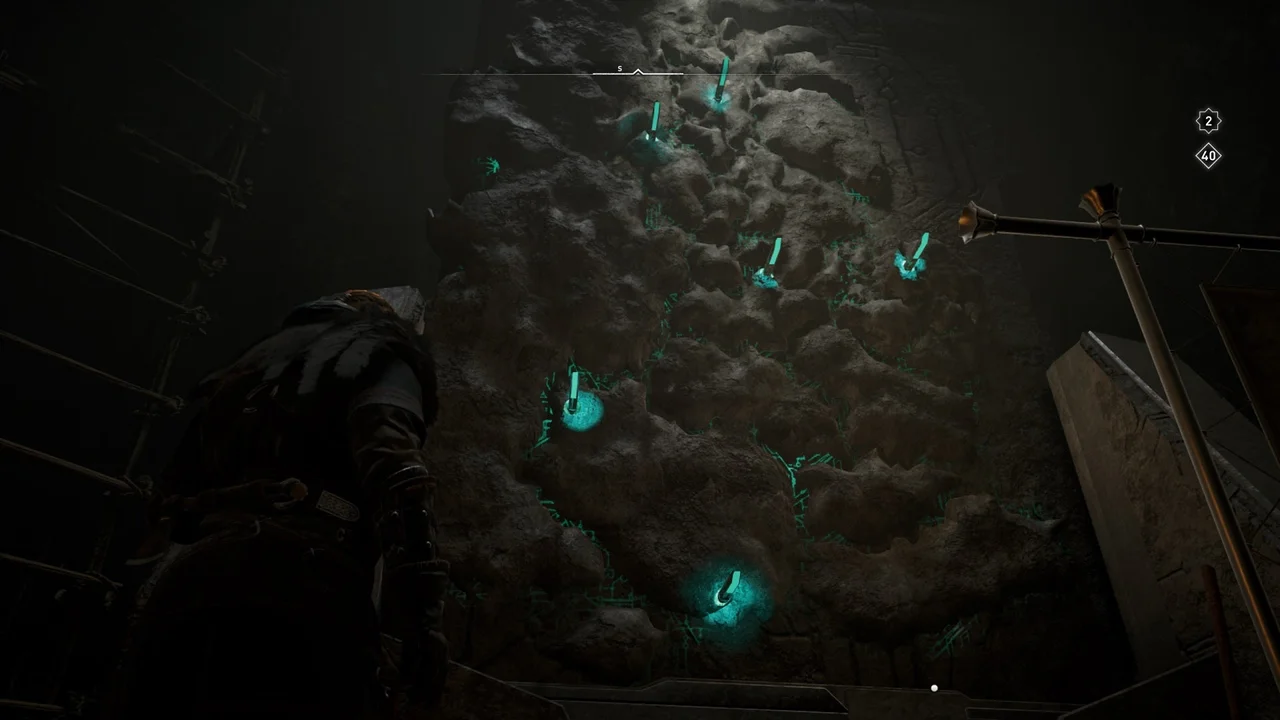Screen dimensions: 1280x720
Task: Click the diamond opal counter showing 40
Action: [x=1209, y=155]
